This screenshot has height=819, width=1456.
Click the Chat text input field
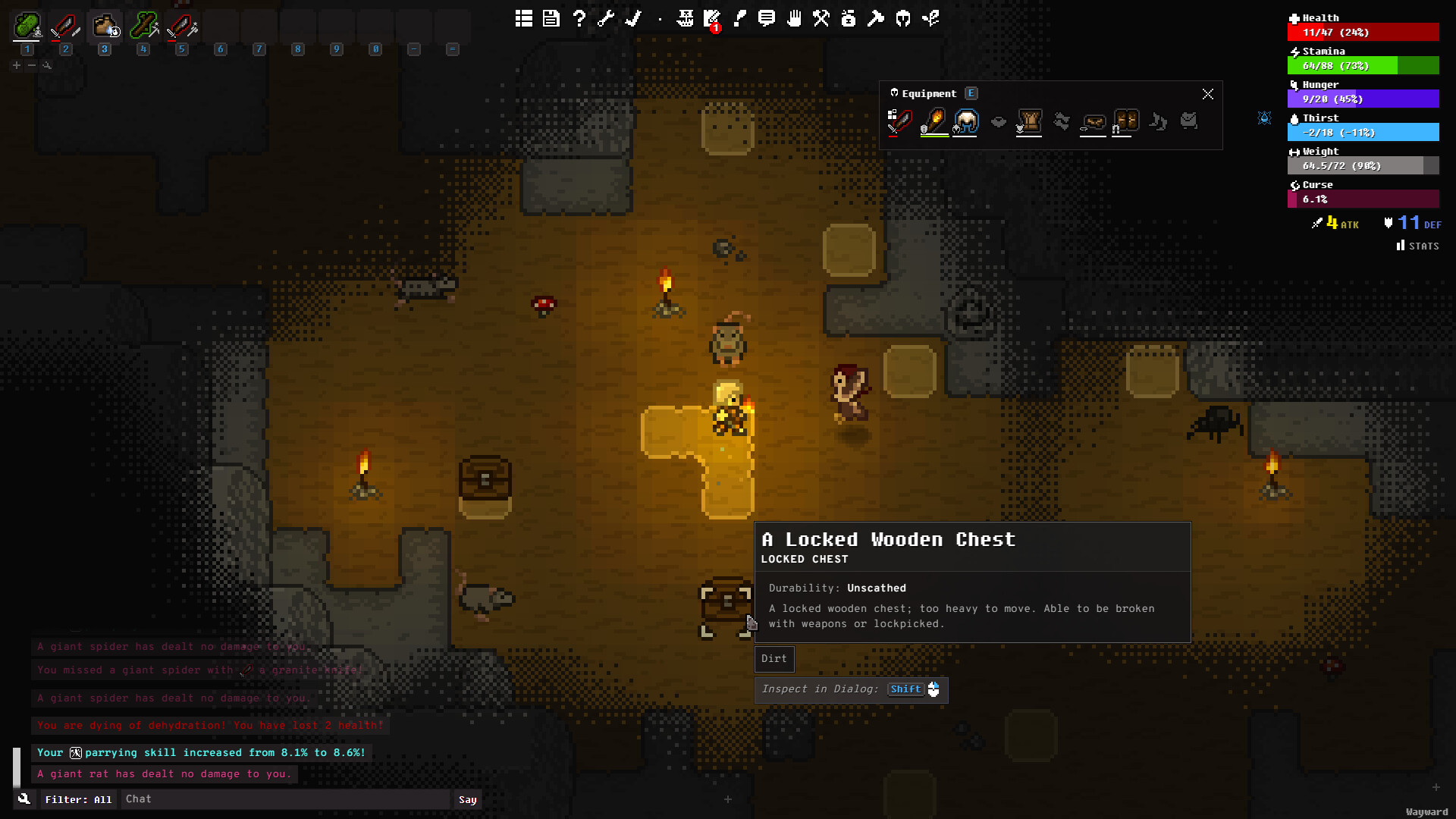(x=287, y=799)
